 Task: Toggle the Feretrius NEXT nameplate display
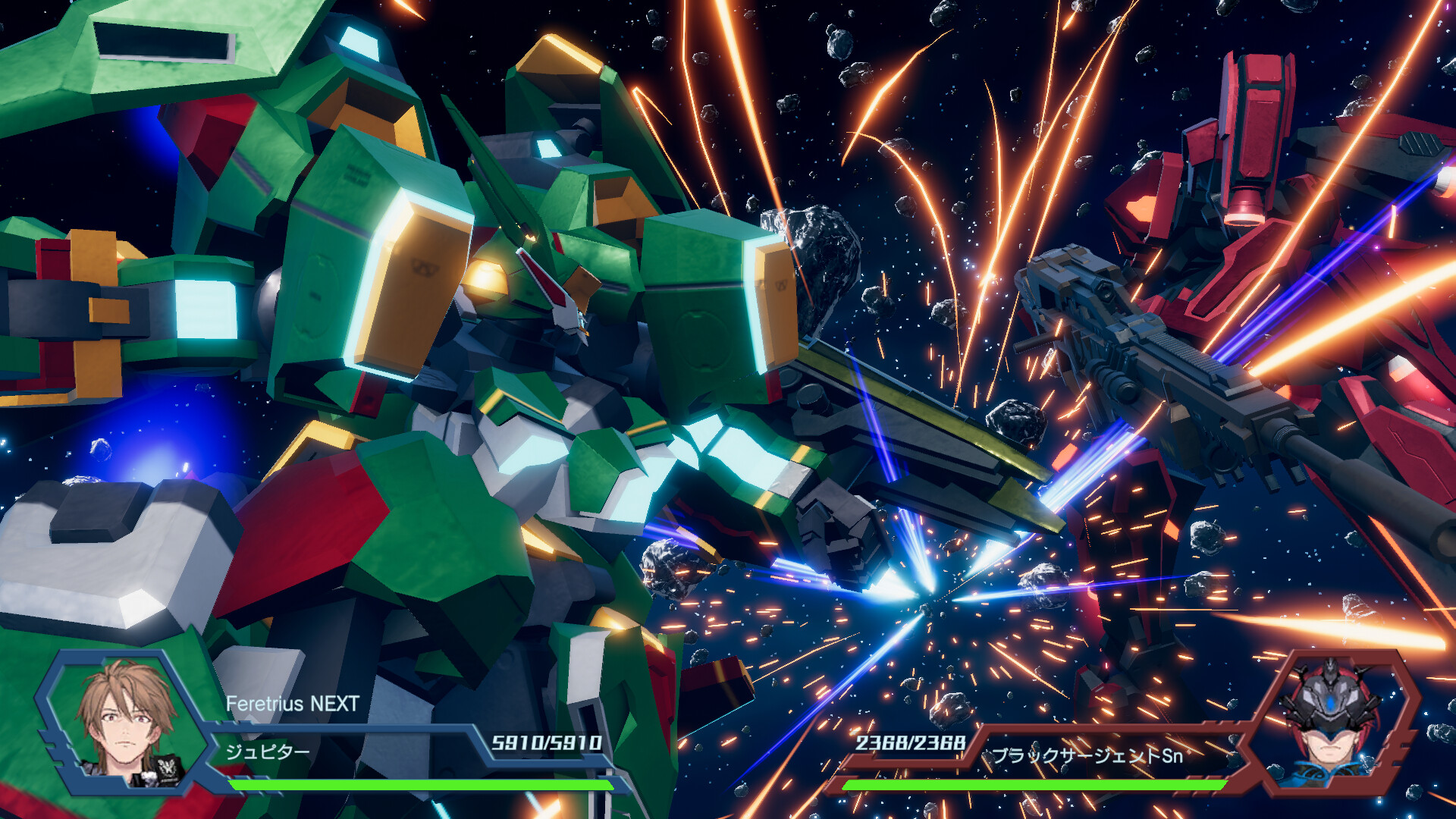tap(292, 704)
